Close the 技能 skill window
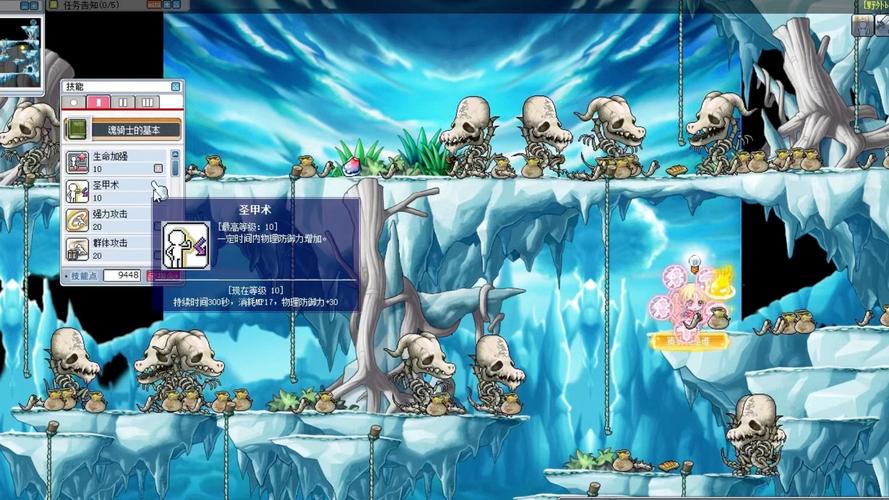Viewport: 889px width, 500px height. tap(176, 87)
